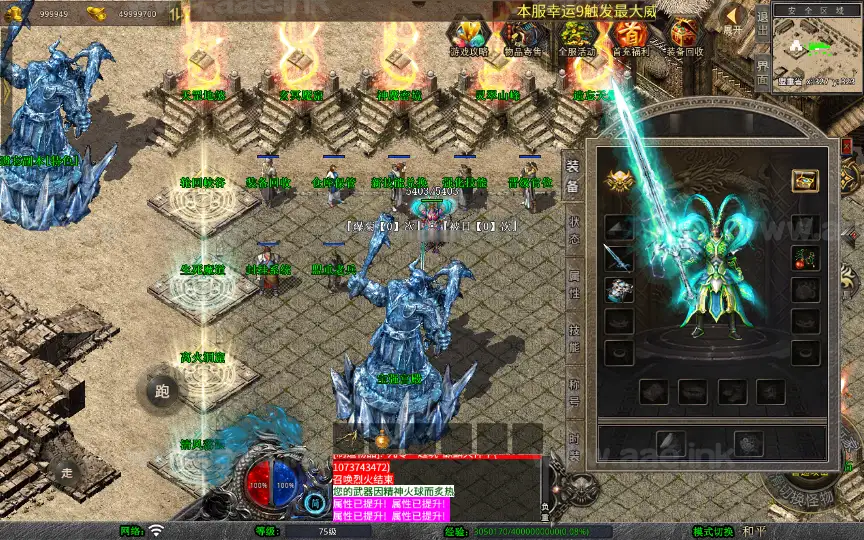Open the treasure chest icon in character panel
Screen dimensions: 864x540
(805, 180)
